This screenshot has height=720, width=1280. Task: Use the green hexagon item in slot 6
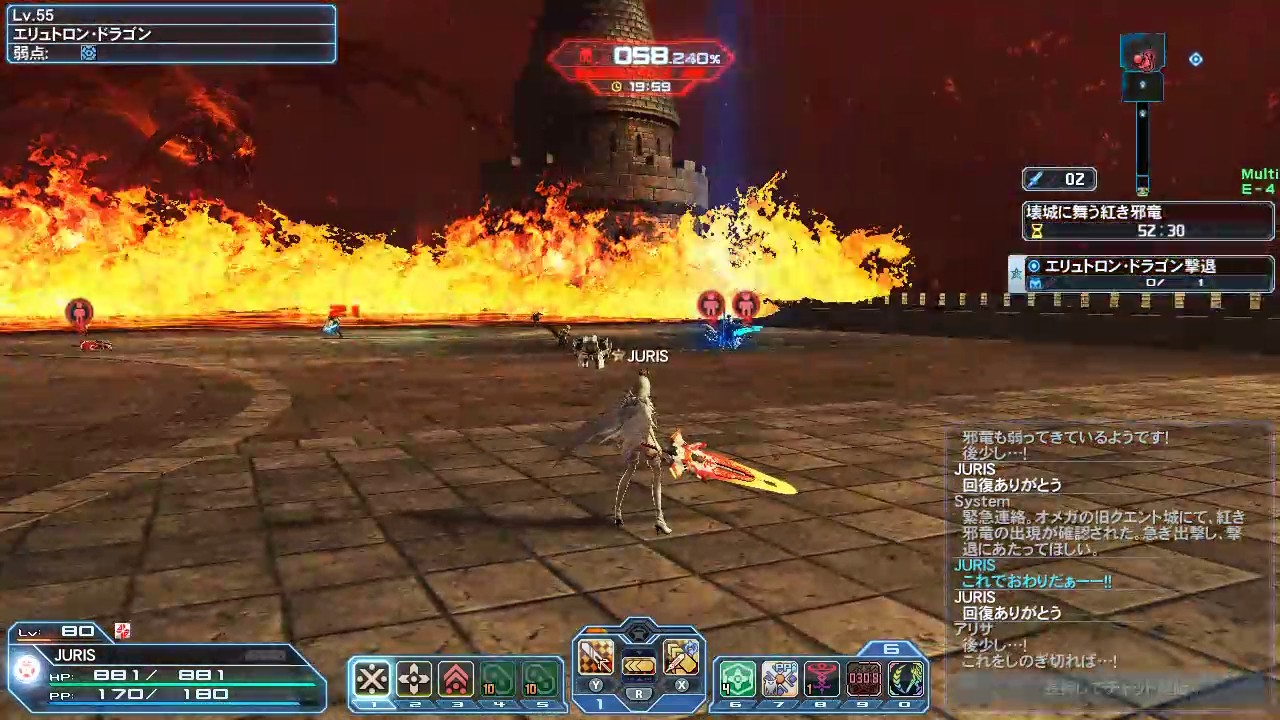[x=737, y=680]
